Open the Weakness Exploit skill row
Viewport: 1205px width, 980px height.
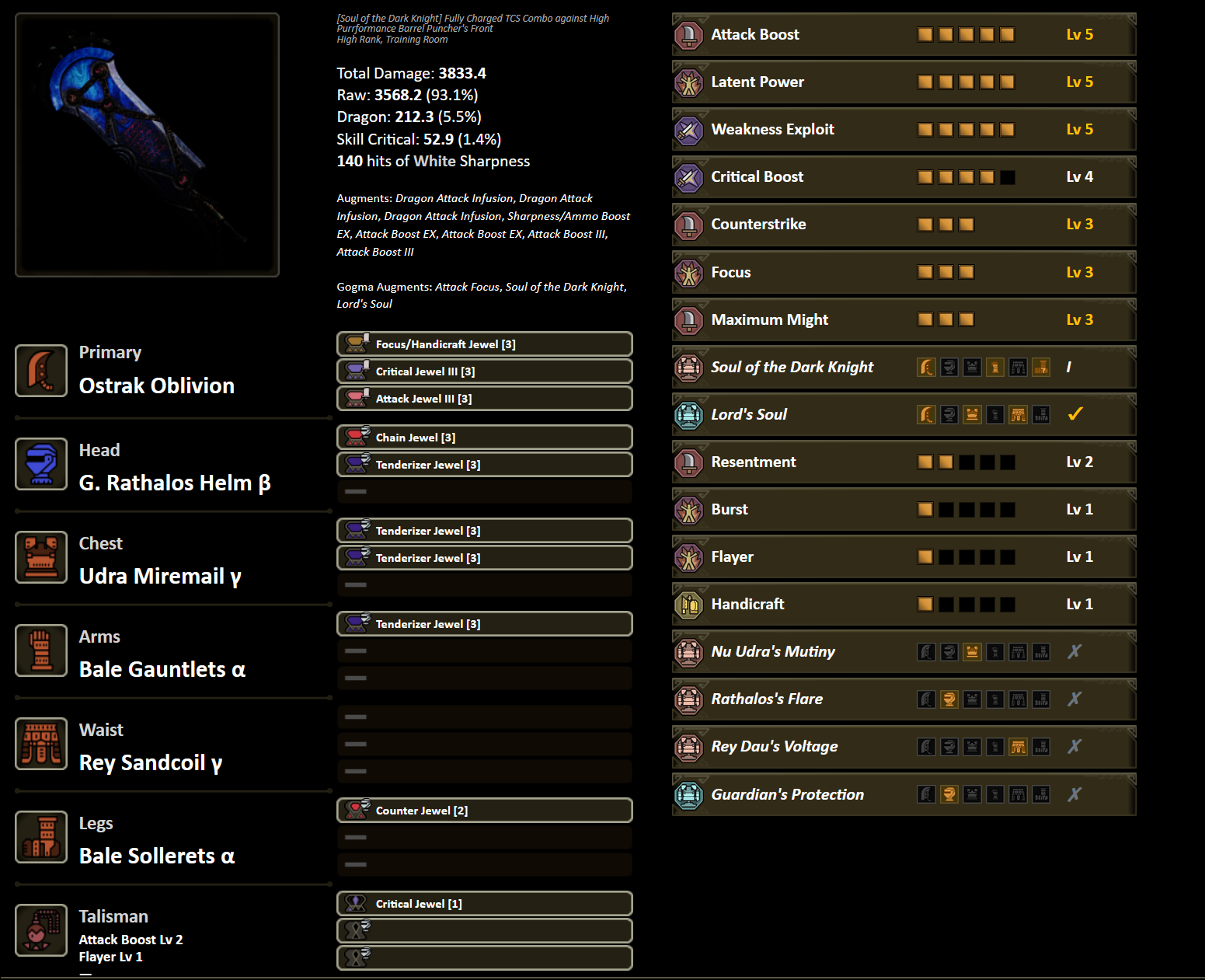[903, 129]
